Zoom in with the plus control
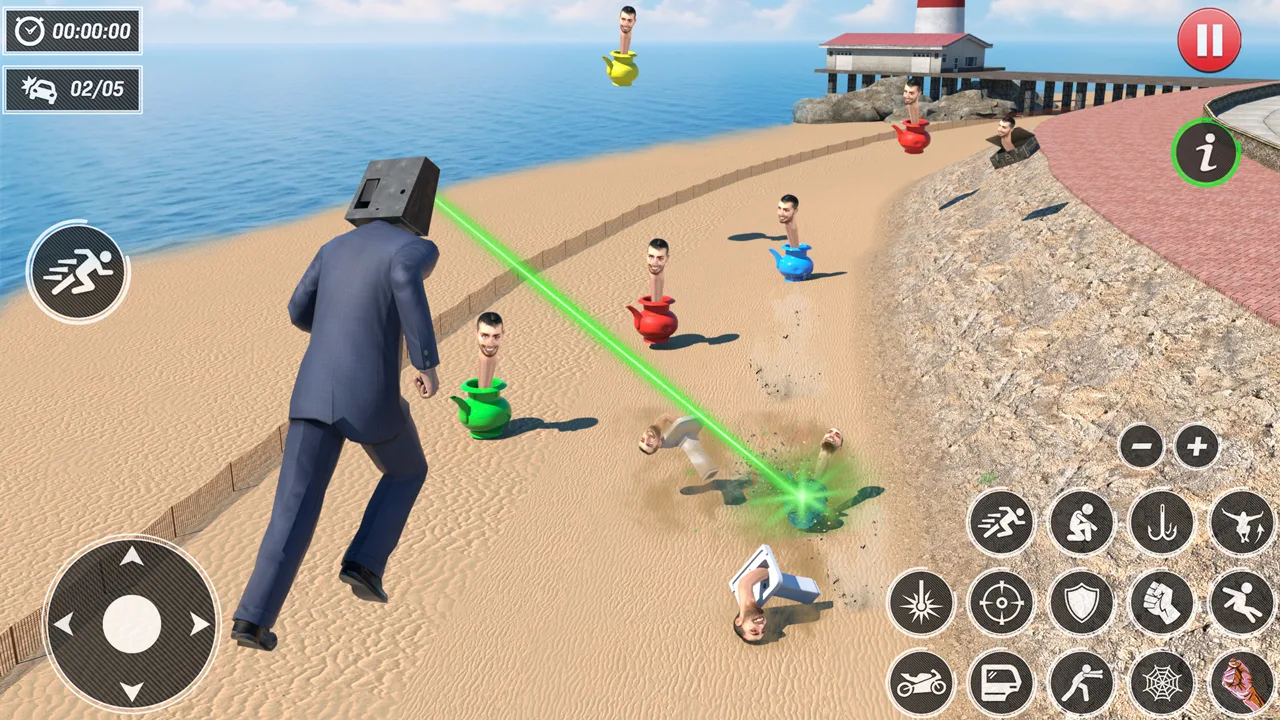Viewport: 1280px width, 720px height. click(x=1196, y=447)
